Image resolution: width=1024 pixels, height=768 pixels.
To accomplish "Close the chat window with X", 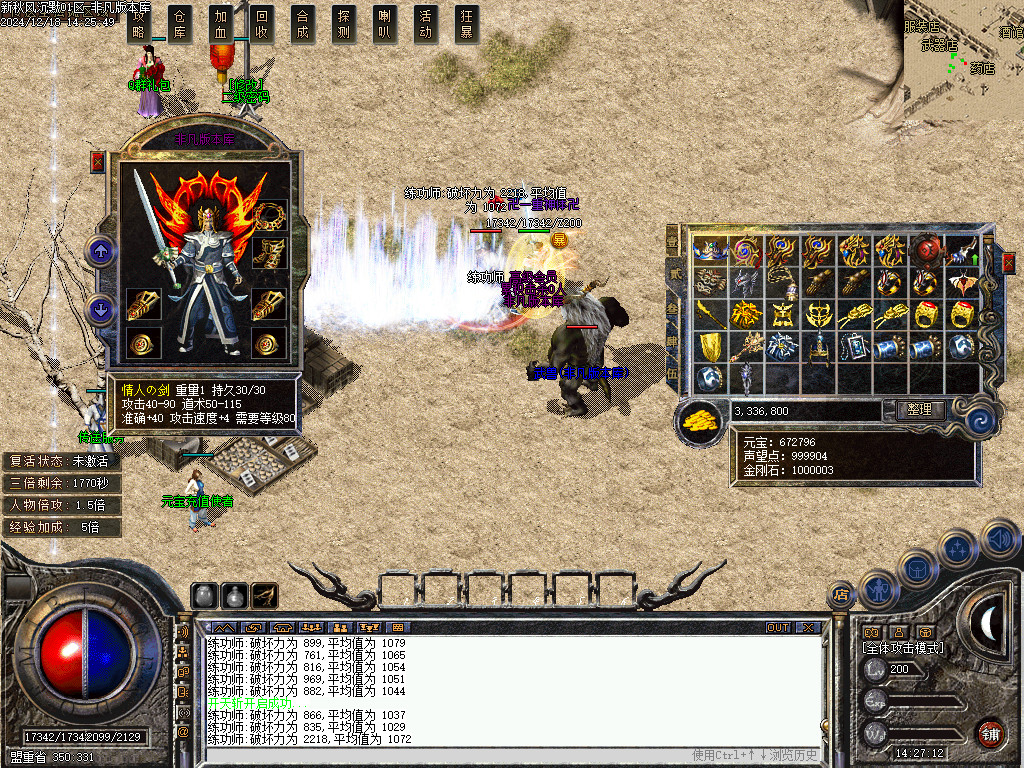I will (x=808, y=627).
